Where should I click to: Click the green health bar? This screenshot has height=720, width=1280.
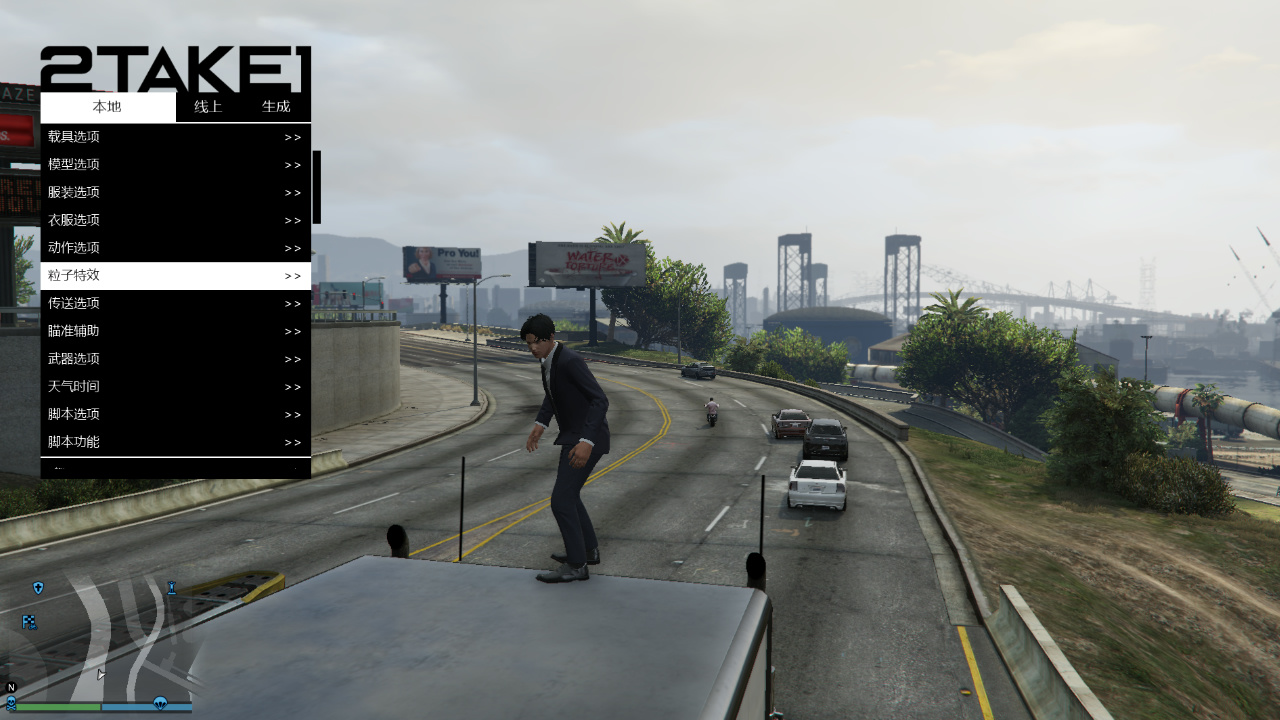56,707
